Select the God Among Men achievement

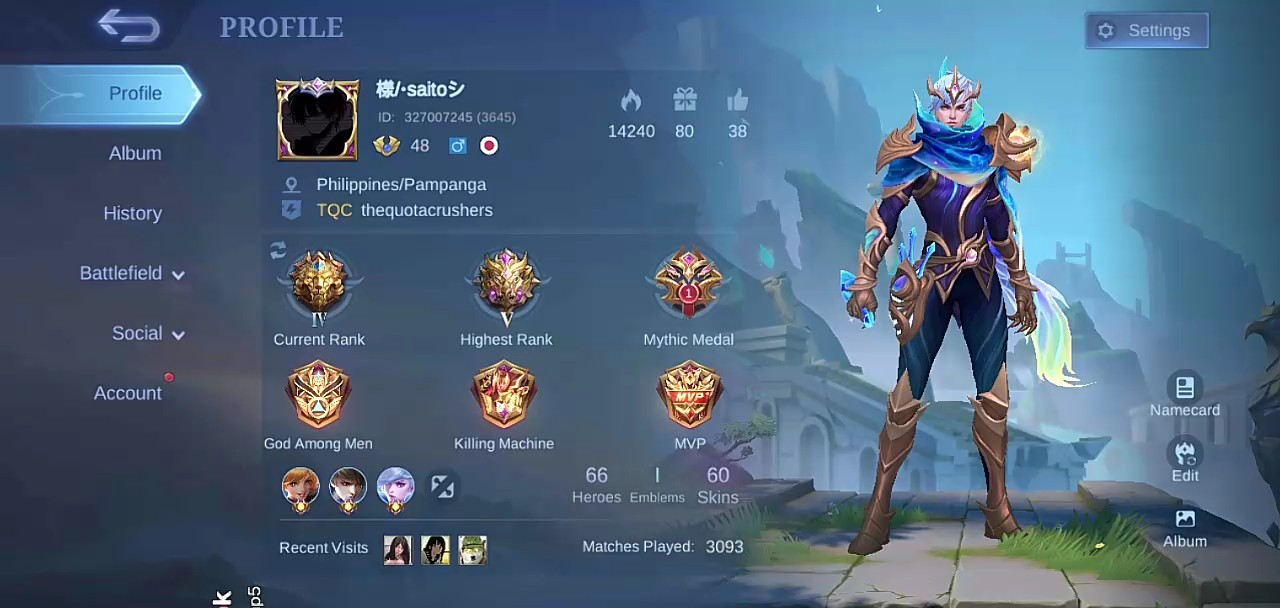[x=318, y=394]
